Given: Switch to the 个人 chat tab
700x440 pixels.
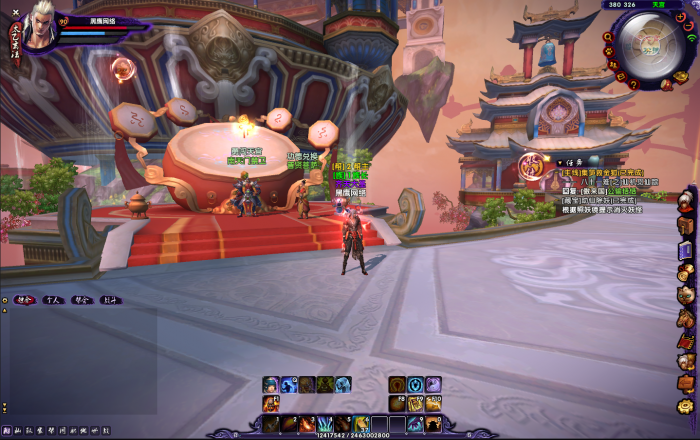Looking at the screenshot, I should (x=55, y=299).
